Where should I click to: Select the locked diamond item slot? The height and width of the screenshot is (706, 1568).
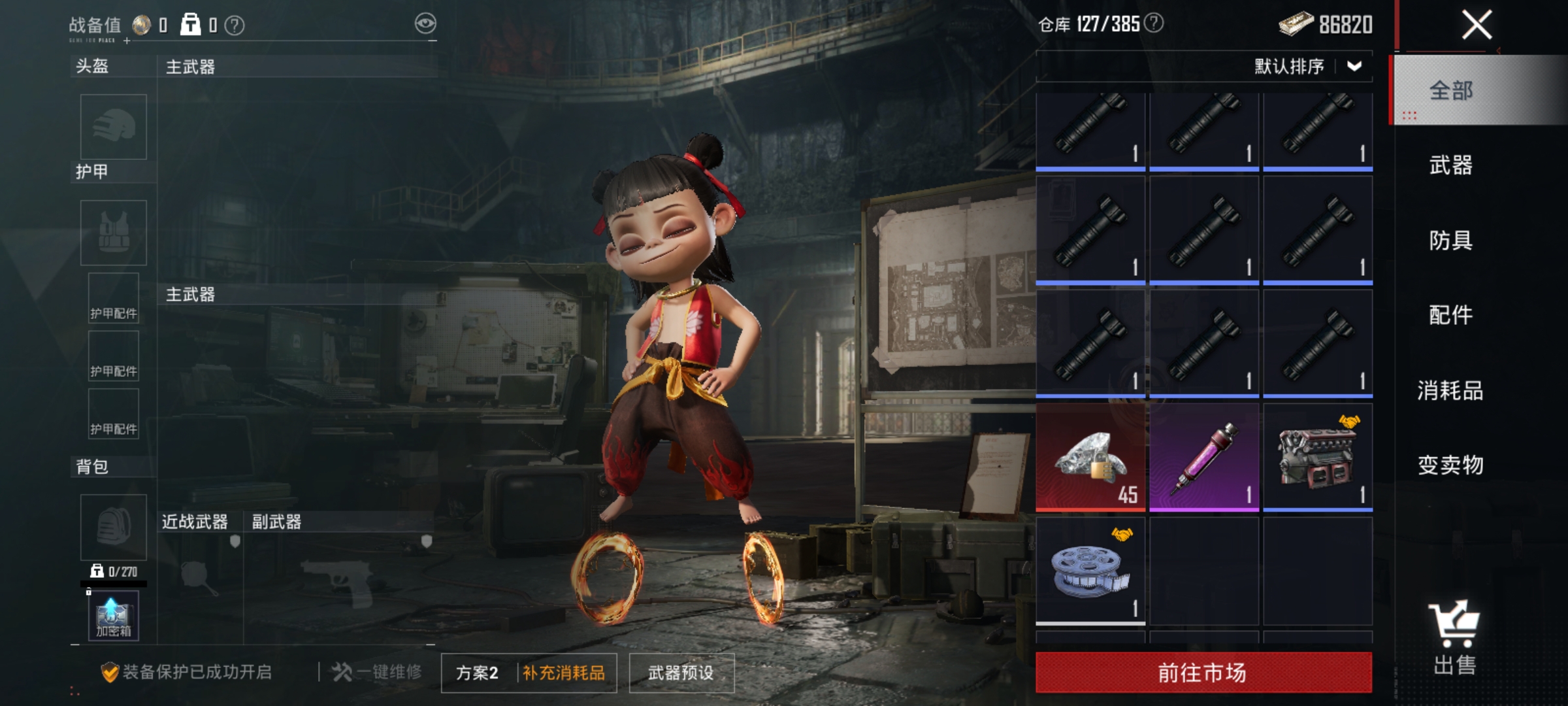pos(1090,458)
